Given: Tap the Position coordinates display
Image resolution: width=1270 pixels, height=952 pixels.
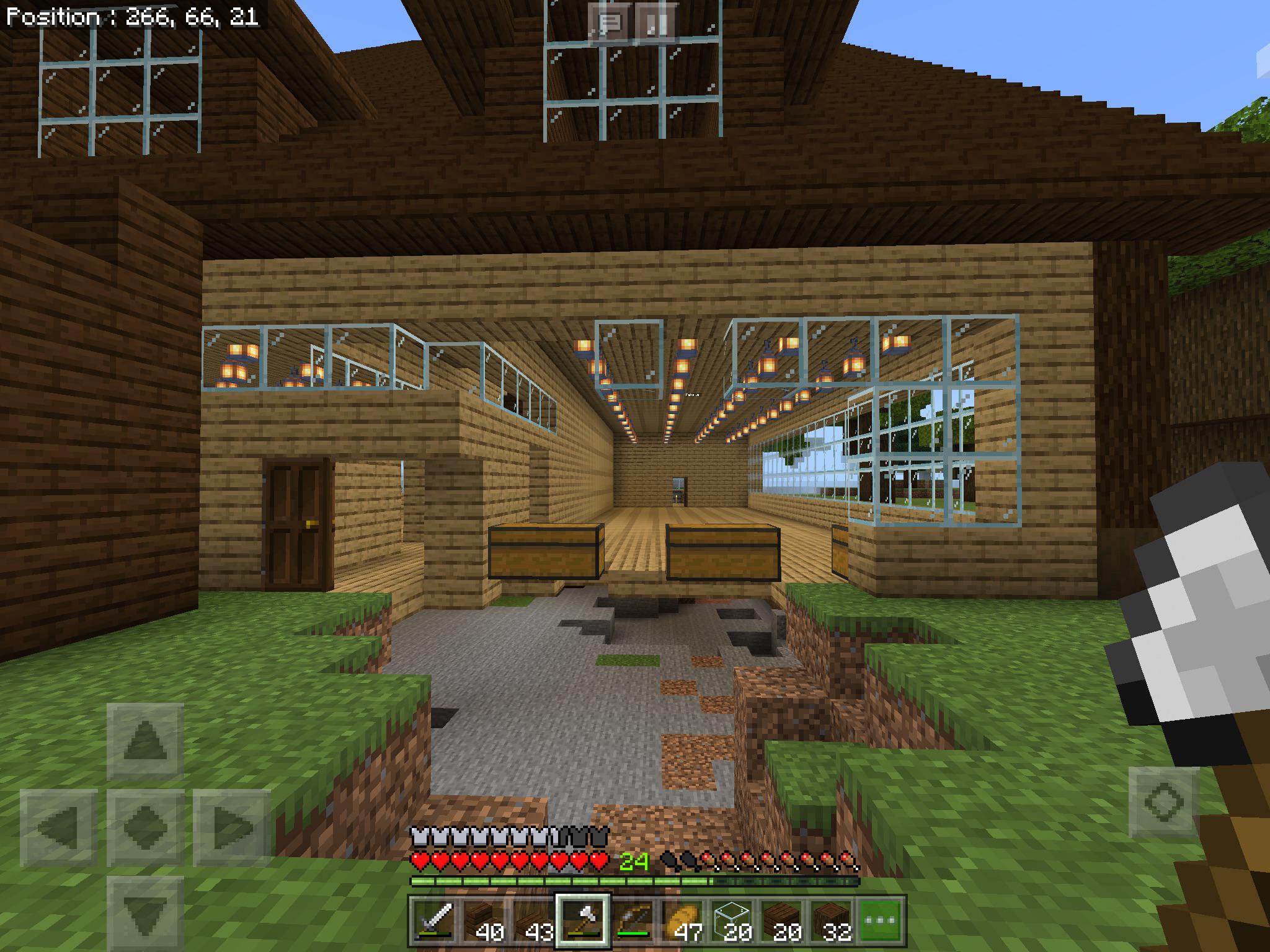Looking at the screenshot, I should point(130,17).
